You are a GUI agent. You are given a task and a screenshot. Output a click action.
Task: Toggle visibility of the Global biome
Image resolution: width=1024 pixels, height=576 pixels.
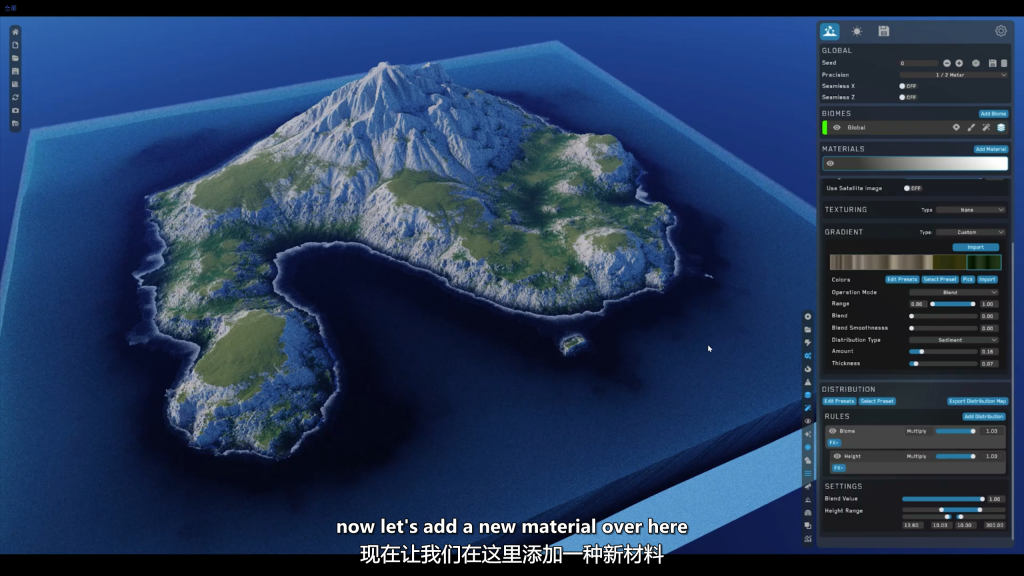[837, 128]
